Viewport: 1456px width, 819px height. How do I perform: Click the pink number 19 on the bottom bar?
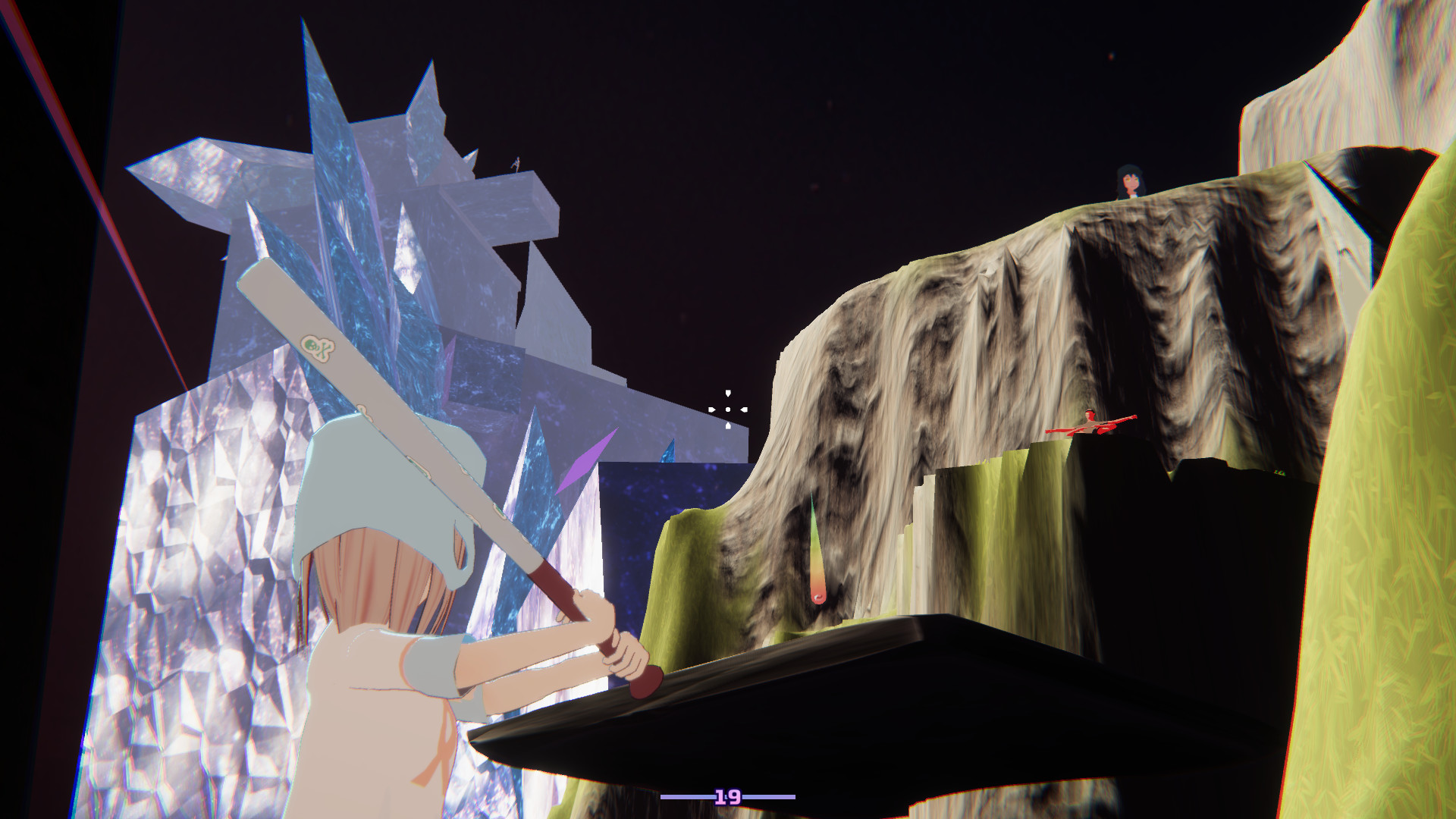[727, 798]
